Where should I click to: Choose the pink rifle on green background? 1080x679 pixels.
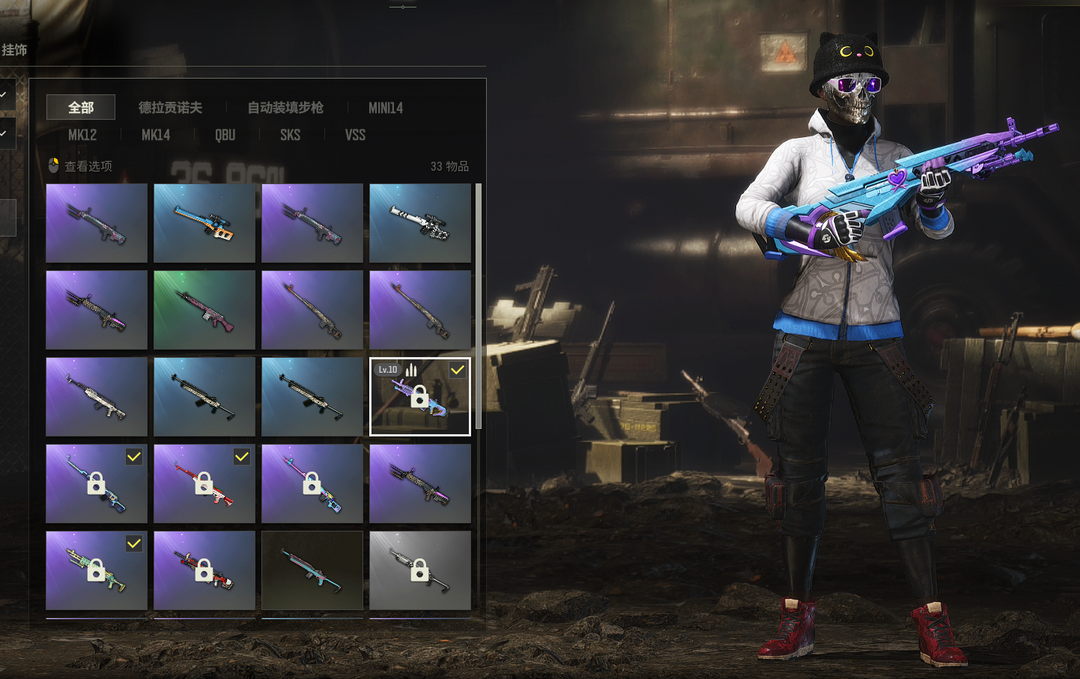click(204, 309)
